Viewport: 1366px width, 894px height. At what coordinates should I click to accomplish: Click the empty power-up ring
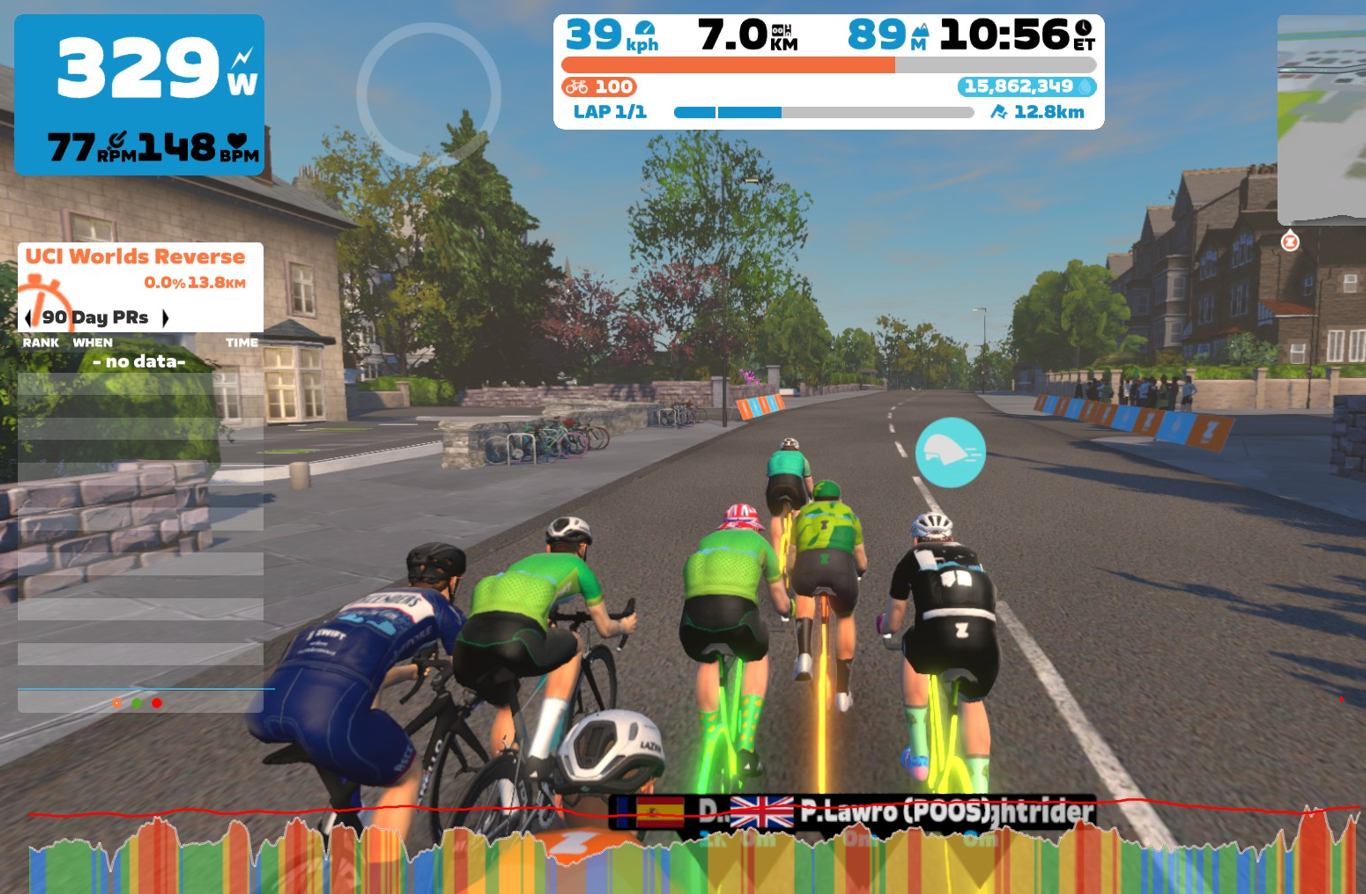click(428, 93)
